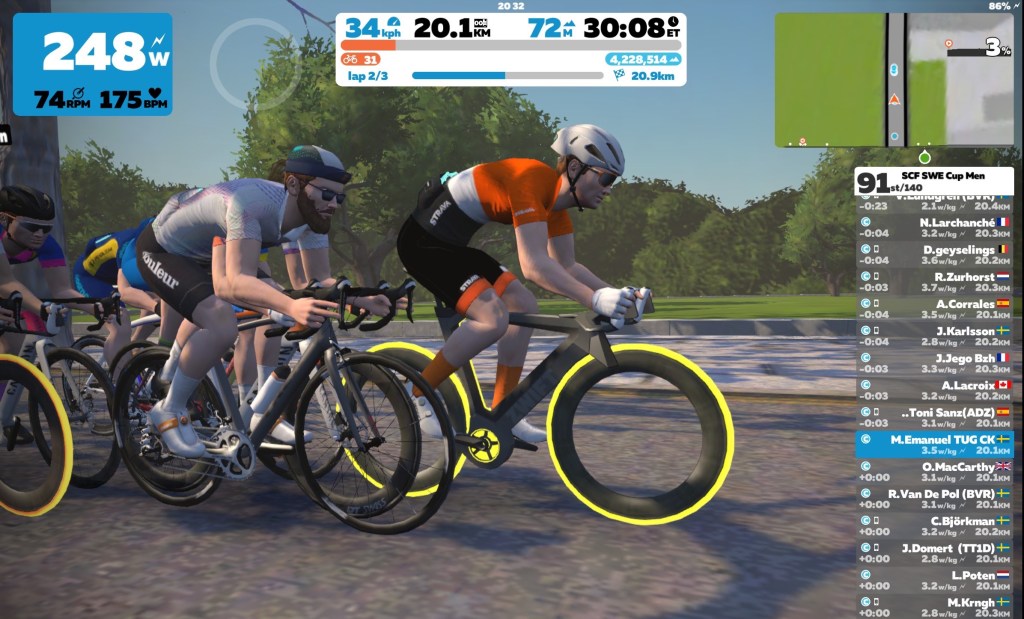Select D.geyselings in the nearby riders list
Image resolution: width=1024 pixels, height=619 pixels.
coord(934,255)
